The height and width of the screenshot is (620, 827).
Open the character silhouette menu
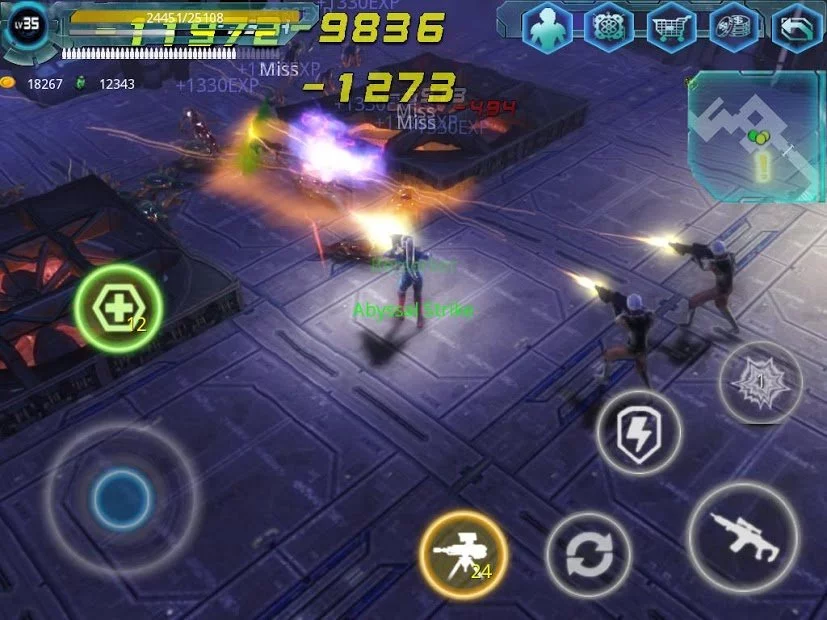pyautogui.click(x=546, y=27)
